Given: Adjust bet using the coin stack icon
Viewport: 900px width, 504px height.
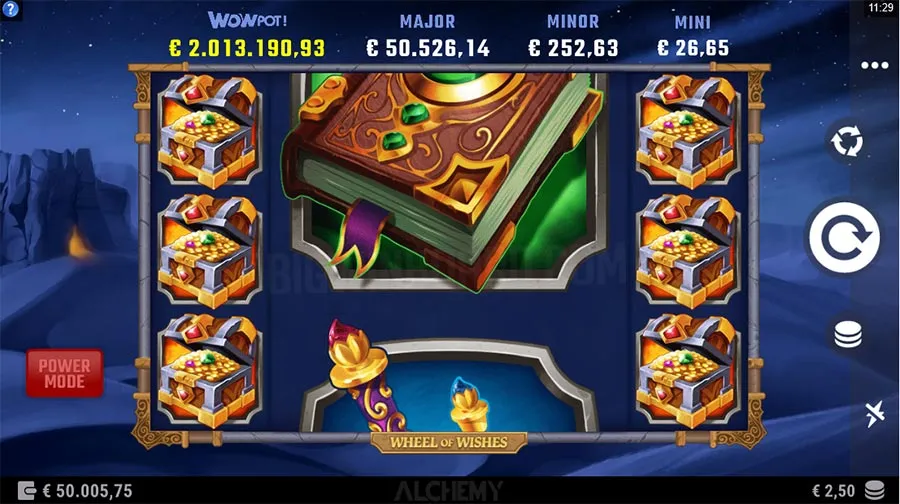Looking at the screenshot, I should point(847,335).
